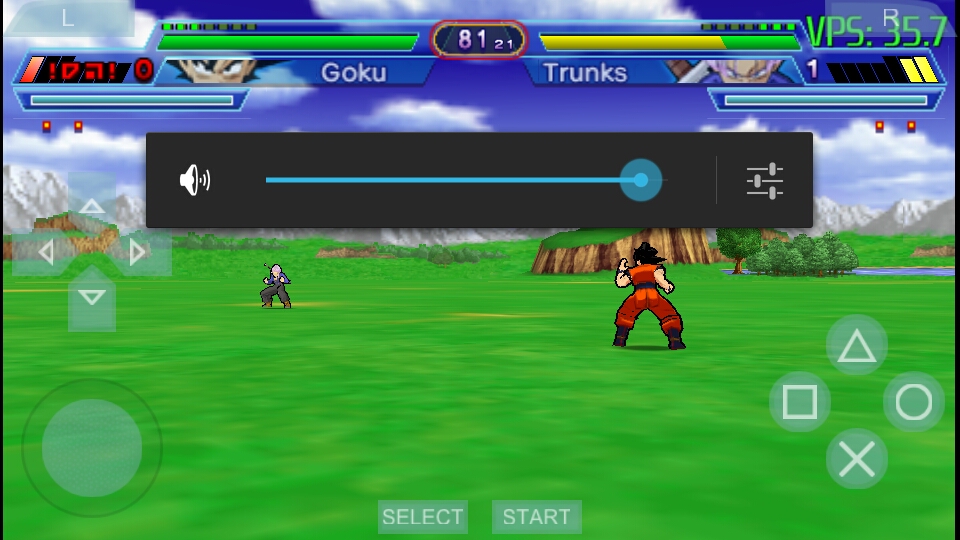Image resolution: width=960 pixels, height=540 pixels.
Task: Tap the L shoulder button
Action: (68, 18)
